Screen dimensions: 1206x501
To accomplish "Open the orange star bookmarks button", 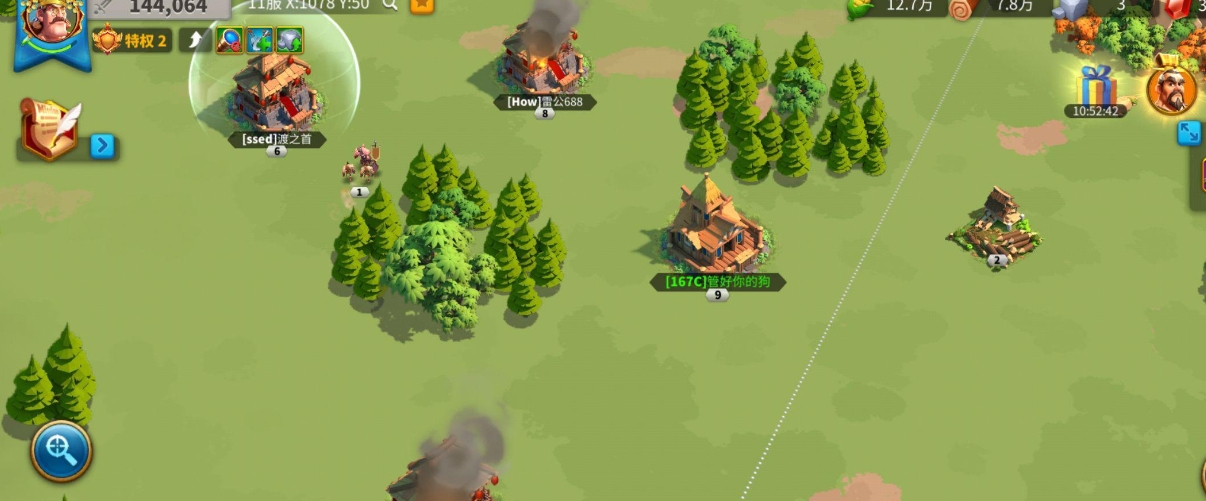I will [422, 5].
